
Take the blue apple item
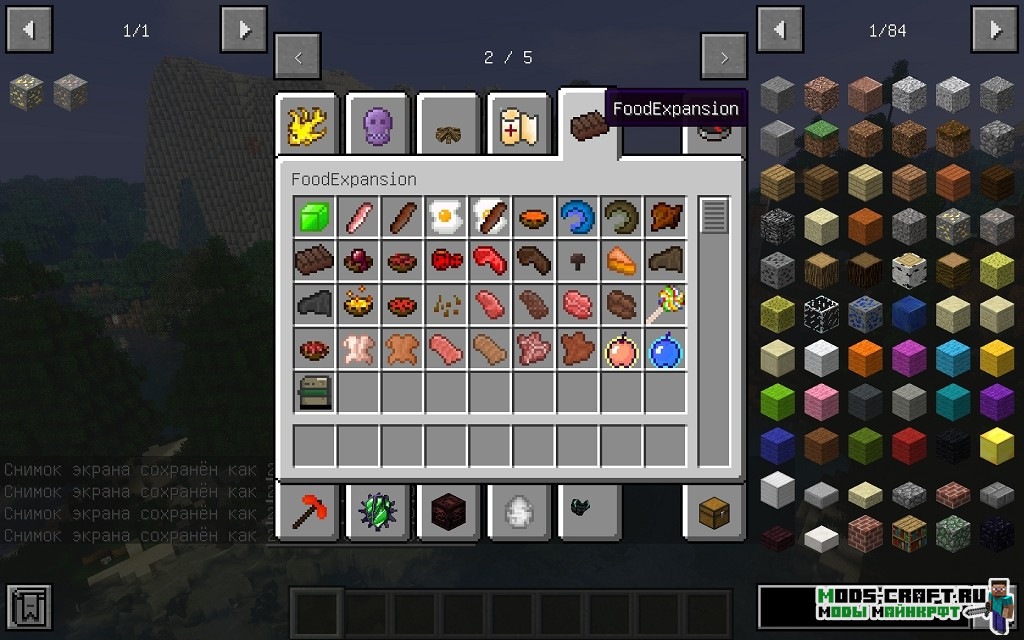tap(663, 349)
